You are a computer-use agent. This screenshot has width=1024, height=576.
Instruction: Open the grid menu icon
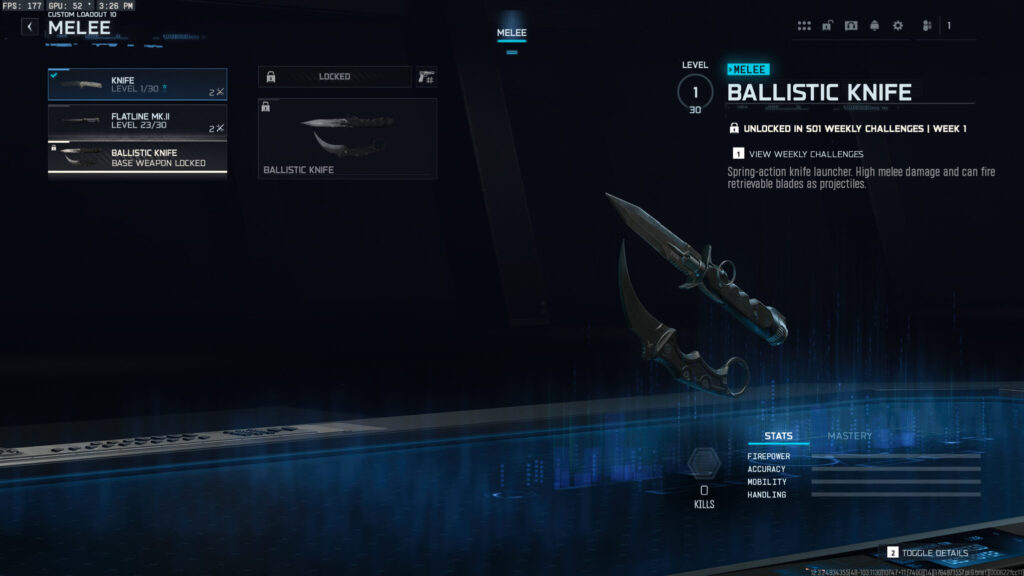coord(804,26)
